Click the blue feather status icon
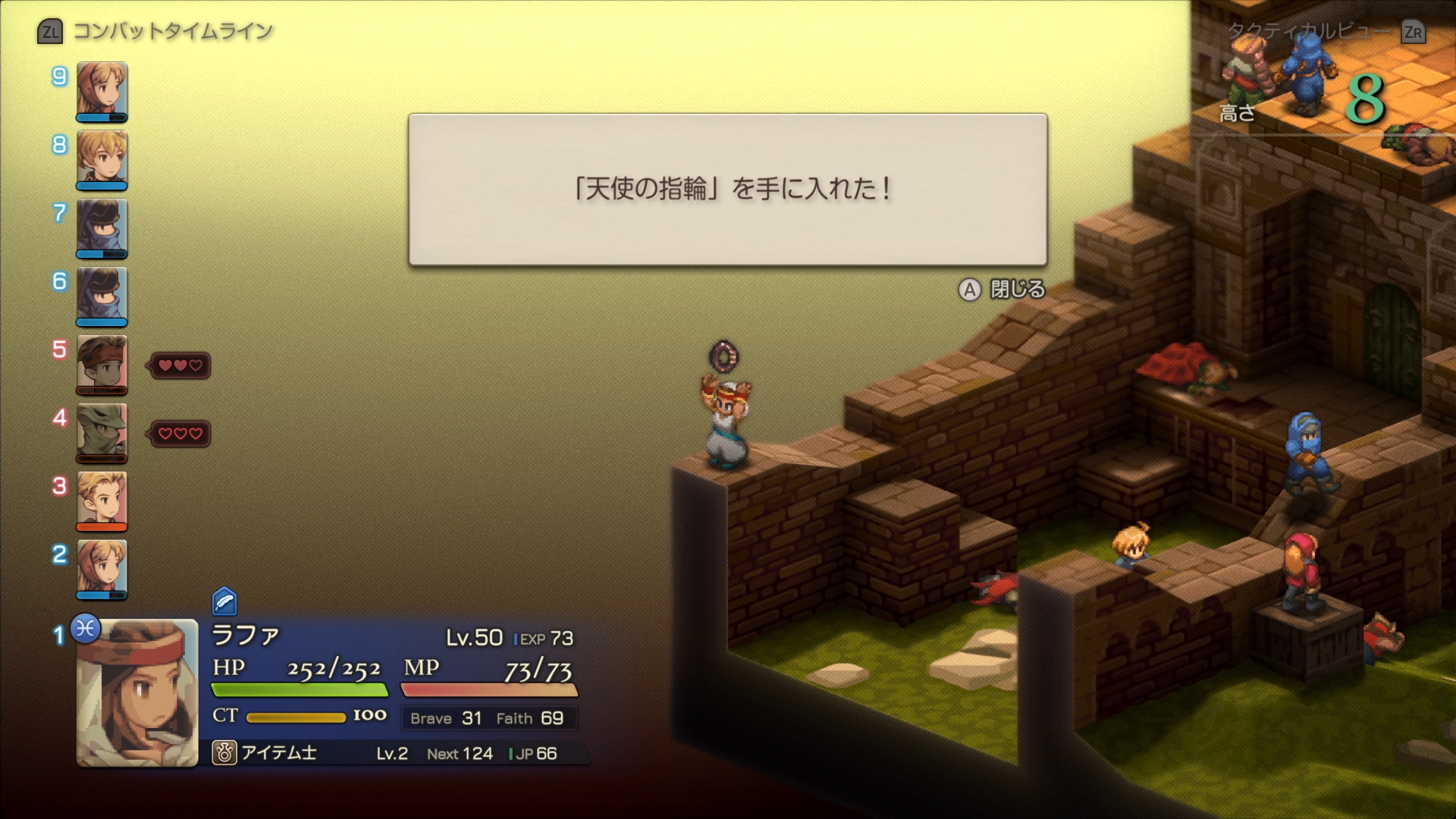The height and width of the screenshot is (819, 1456). 224,601
